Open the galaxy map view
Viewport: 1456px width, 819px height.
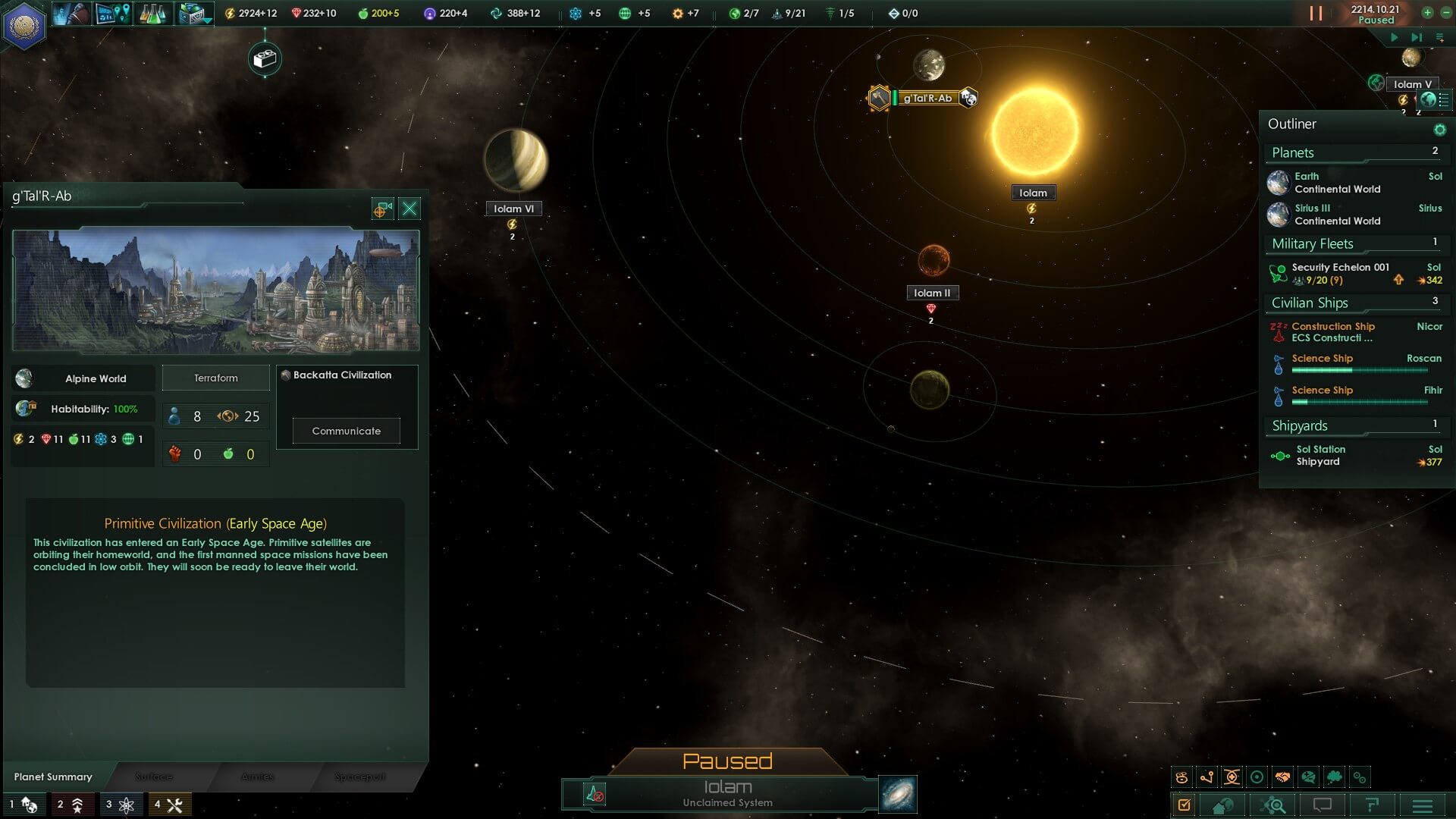pos(898,794)
